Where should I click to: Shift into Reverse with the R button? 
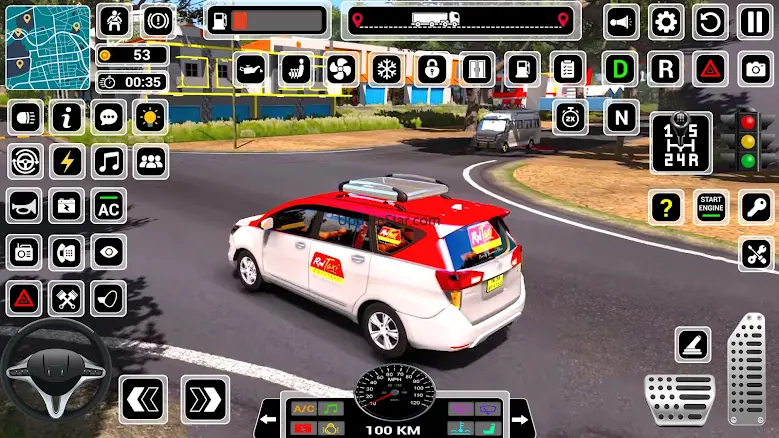pyautogui.click(x=665, y=69)
